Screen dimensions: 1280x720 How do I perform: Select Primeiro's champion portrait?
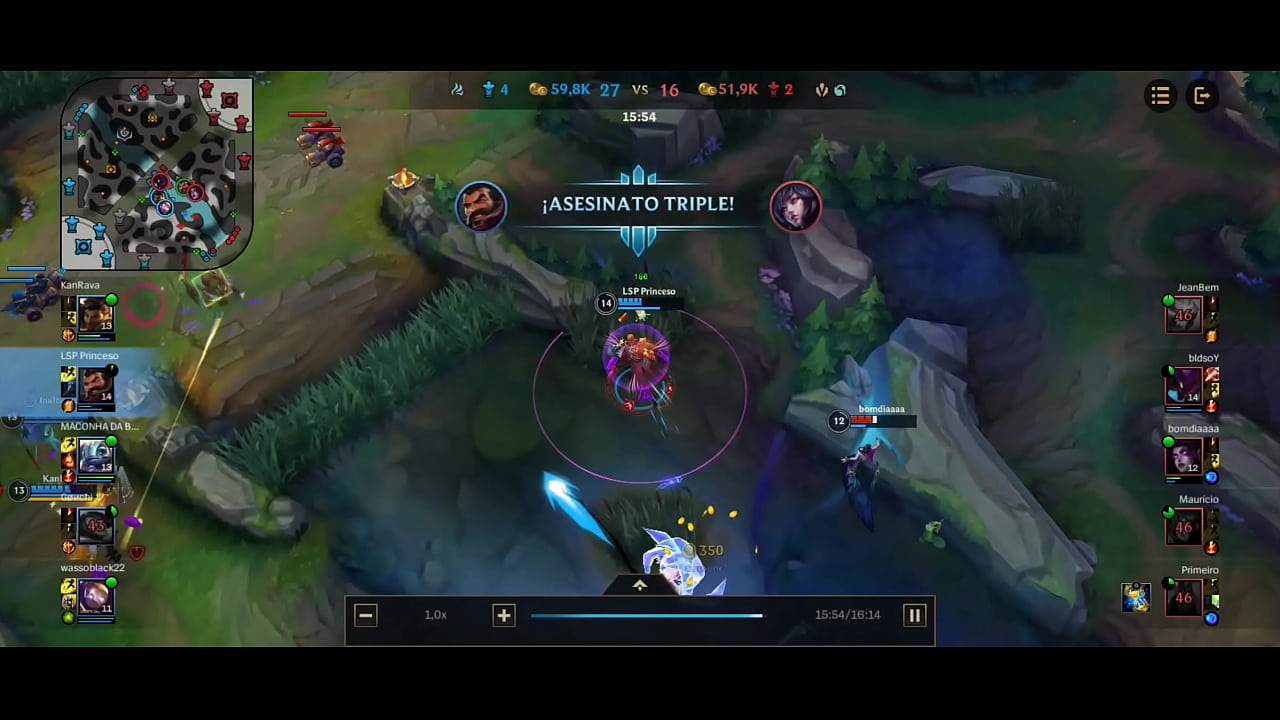[1185, 598]
